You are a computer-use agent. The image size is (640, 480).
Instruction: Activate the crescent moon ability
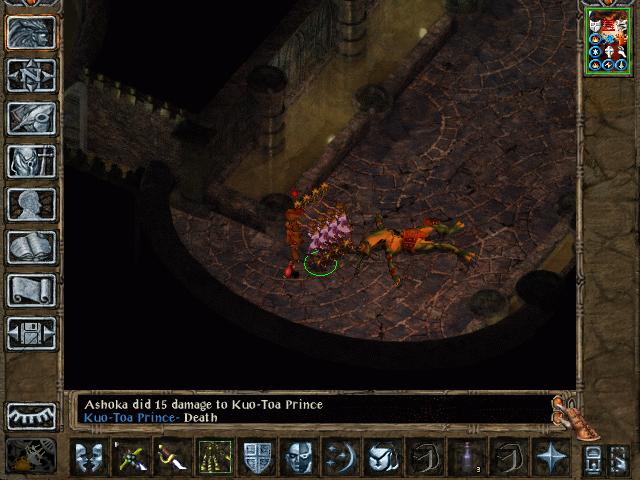[341, 458]
